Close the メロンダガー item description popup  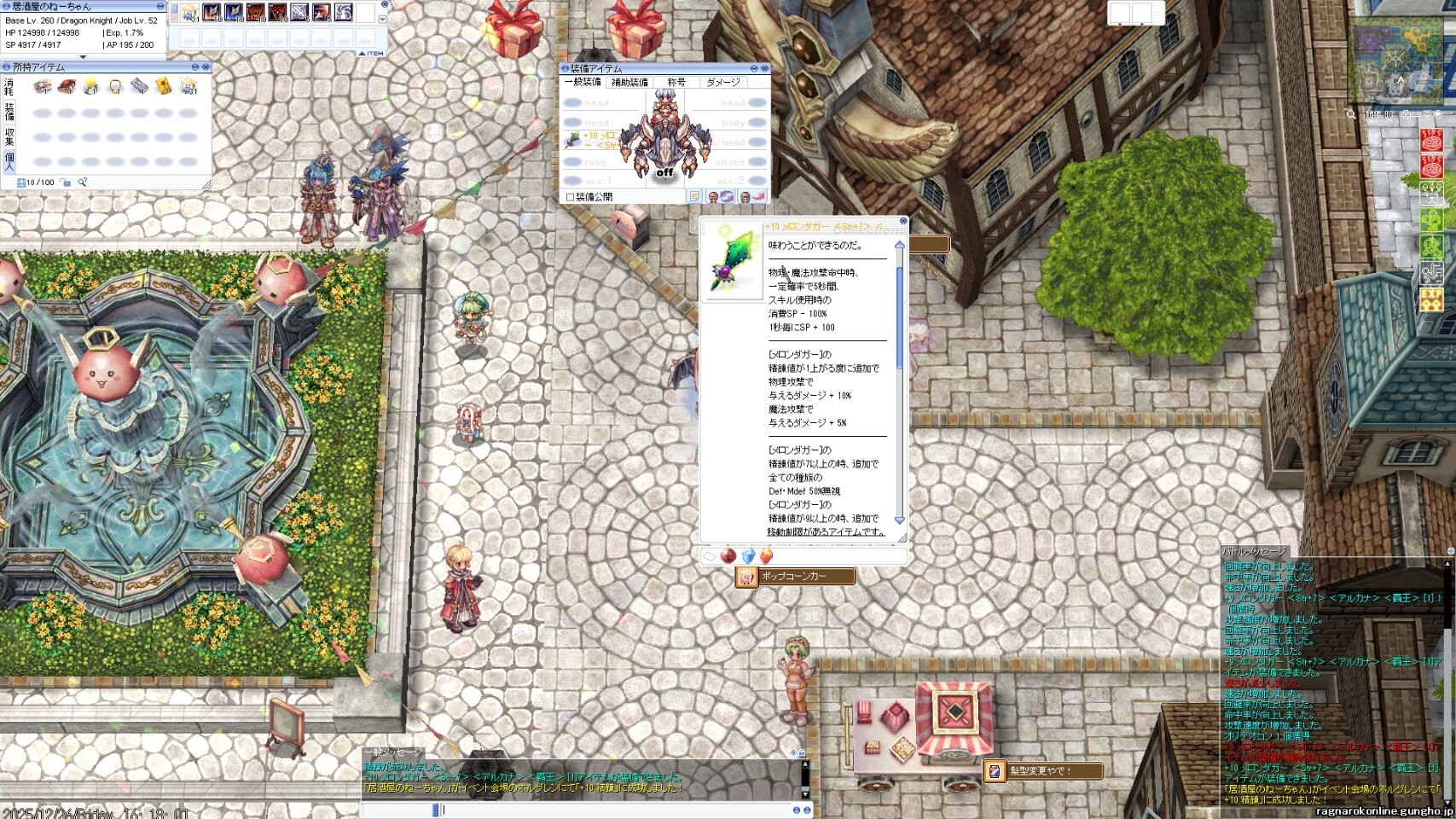tap(903, 221)
